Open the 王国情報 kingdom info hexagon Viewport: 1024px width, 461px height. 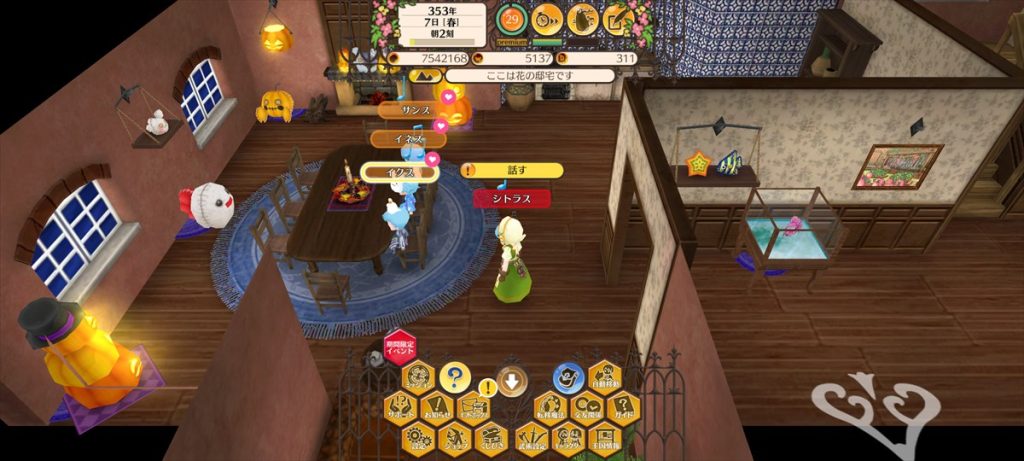[604, 437]
